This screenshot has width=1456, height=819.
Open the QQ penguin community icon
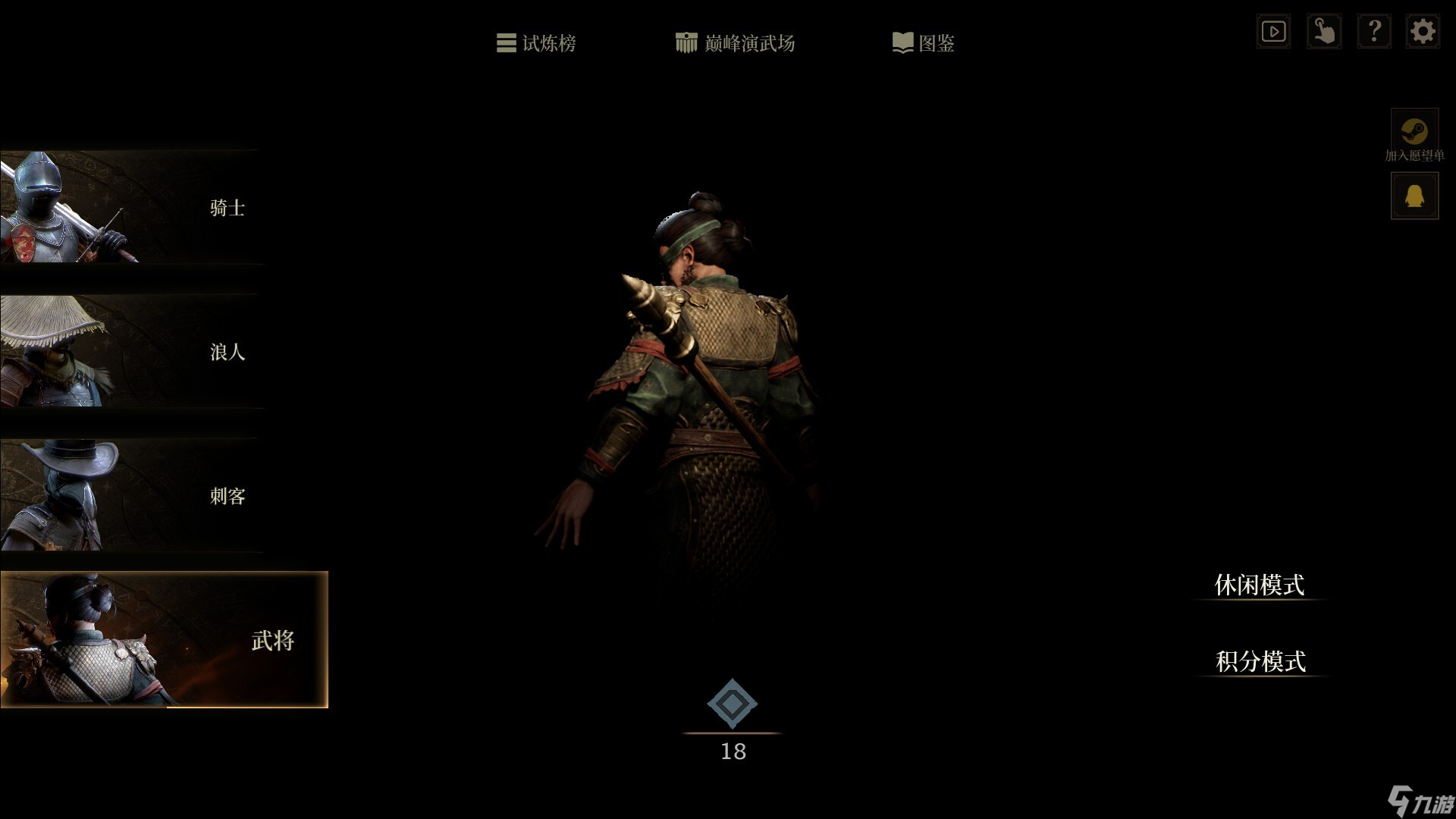pyautogui.click(x=1414, y=195)
